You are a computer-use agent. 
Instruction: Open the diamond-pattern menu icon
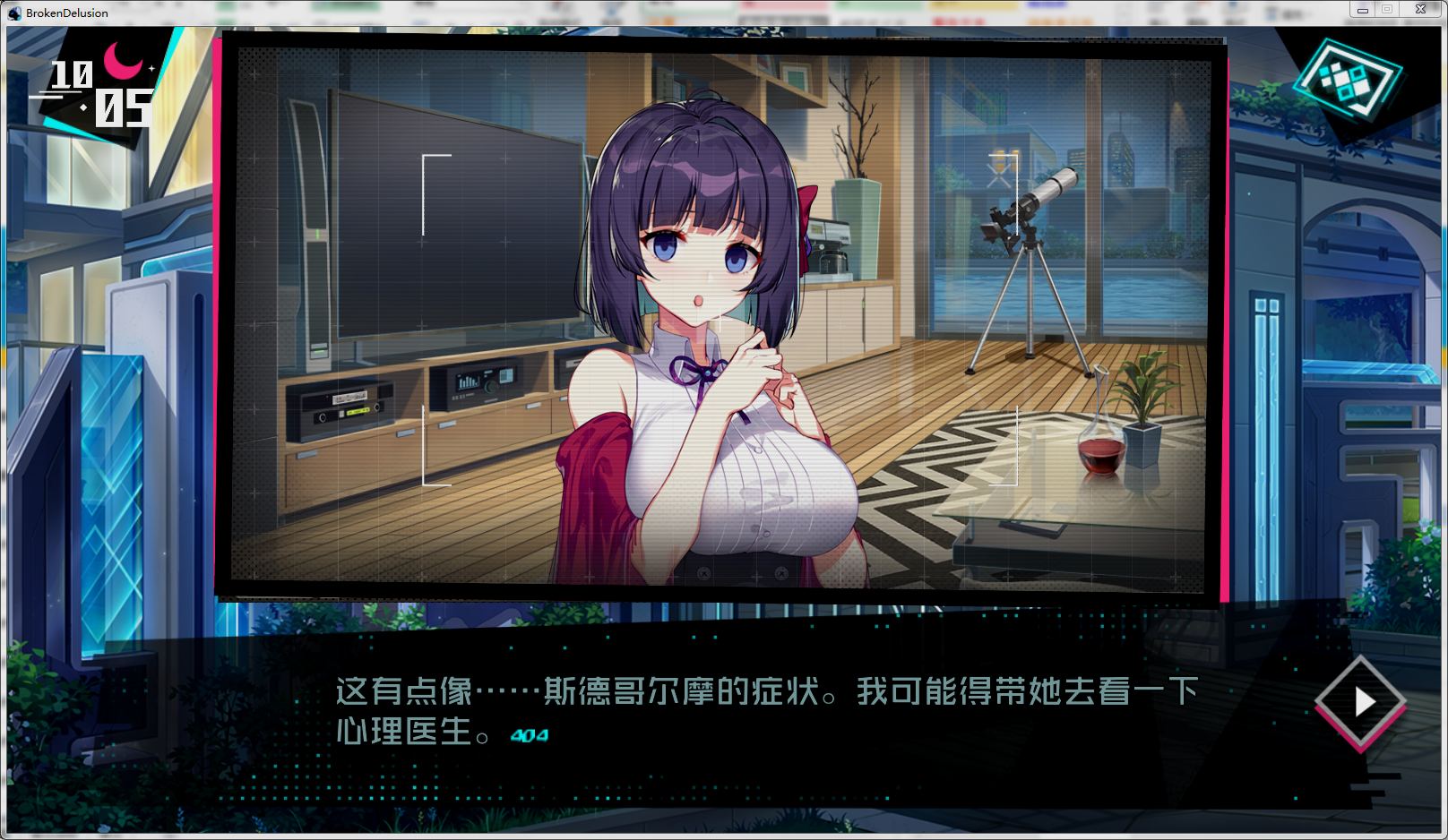1347,81
